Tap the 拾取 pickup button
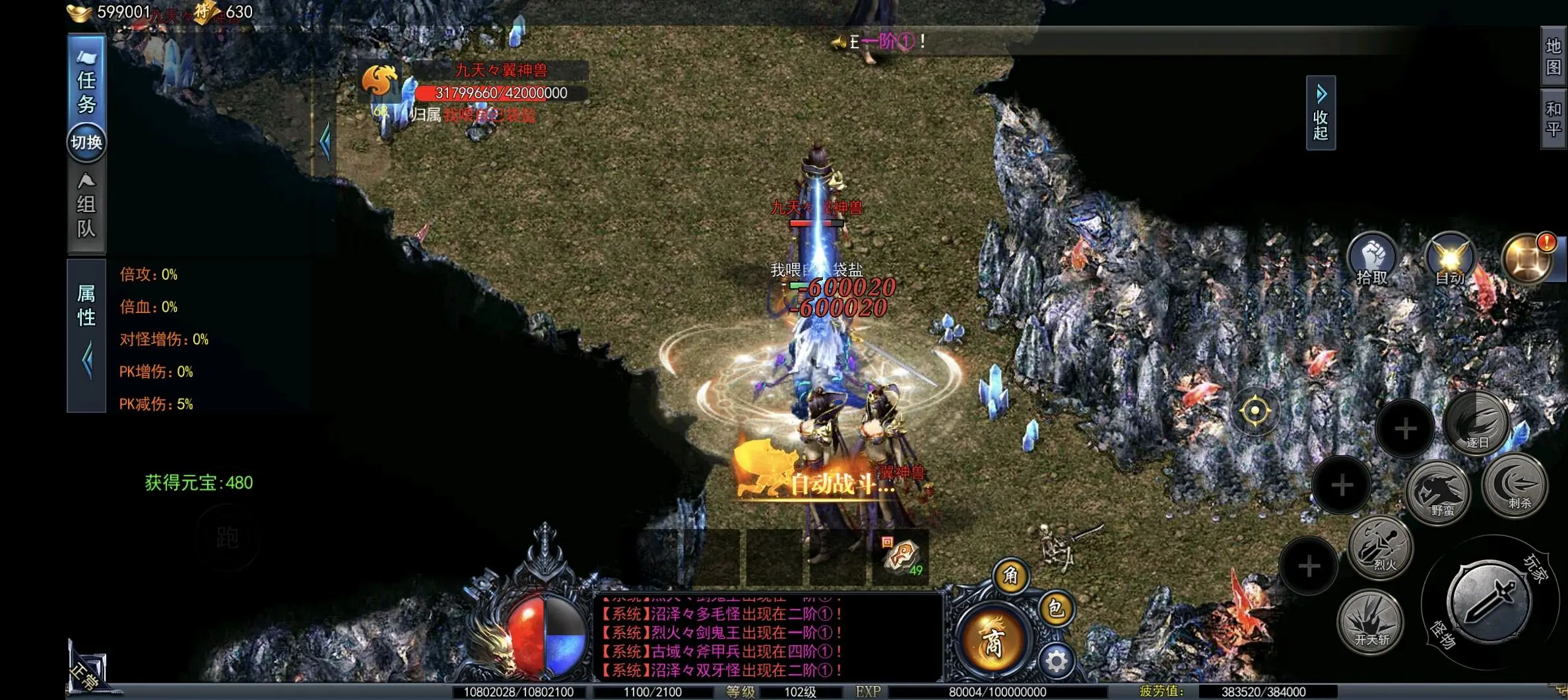The width and height of the screenshot is (1568, 700). 1373,259
